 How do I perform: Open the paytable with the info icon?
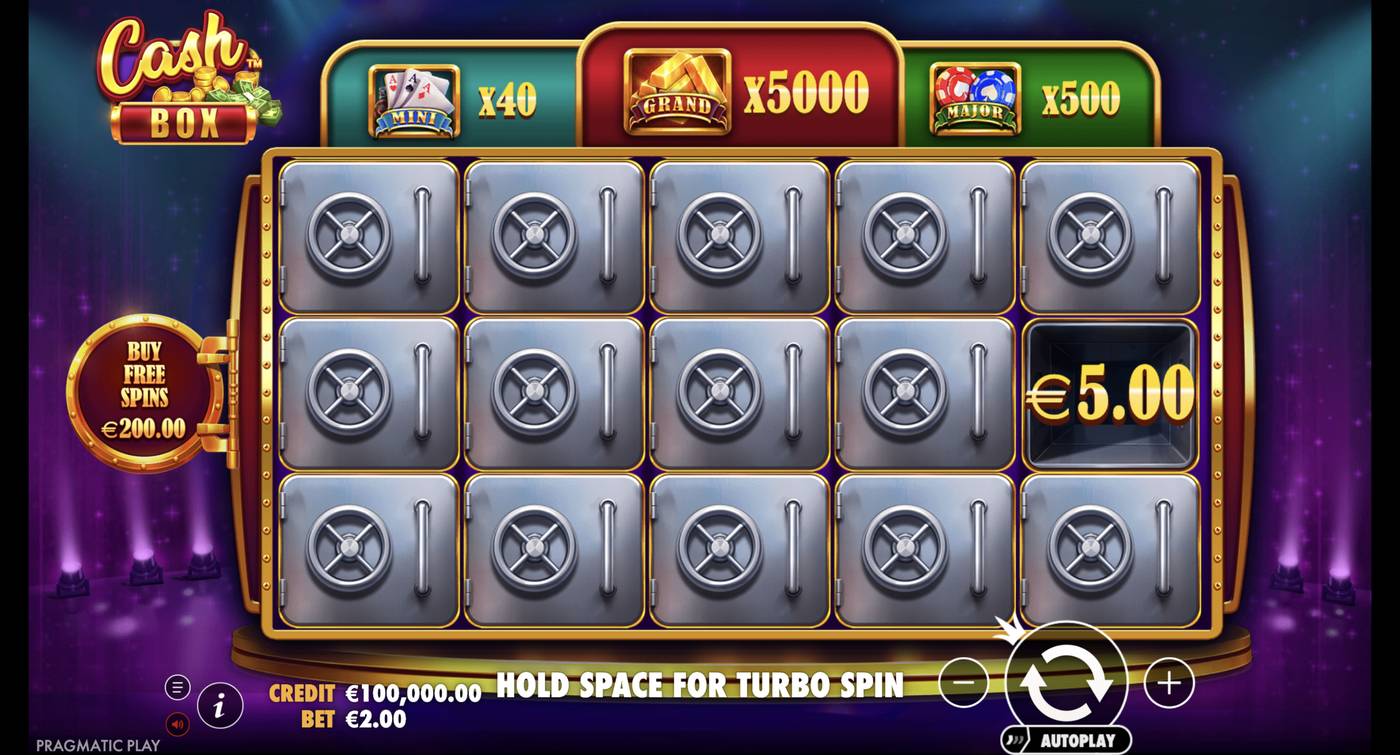(219, 703)
